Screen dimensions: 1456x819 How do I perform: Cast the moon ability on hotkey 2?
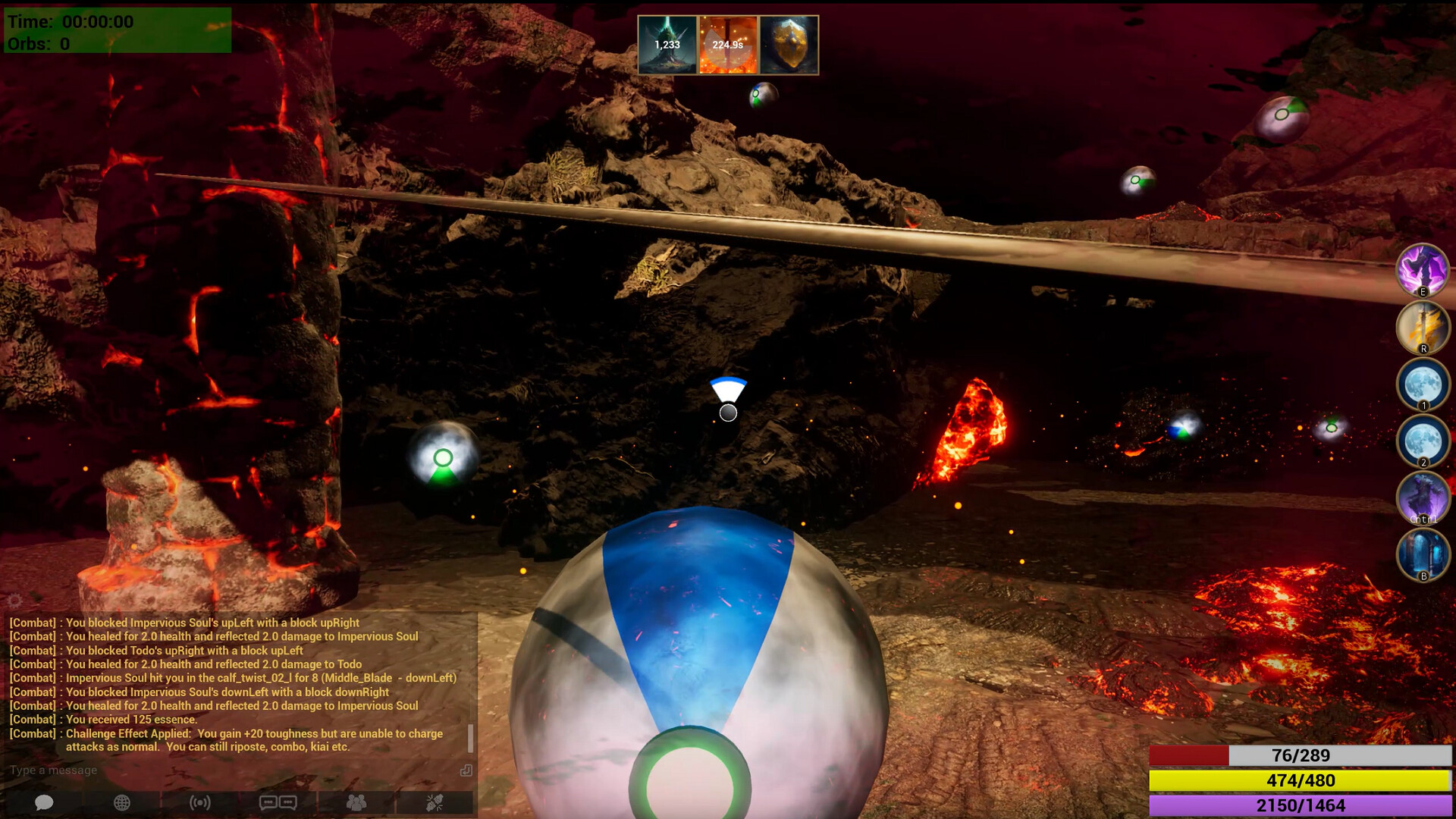click(x=1424, y=443)
